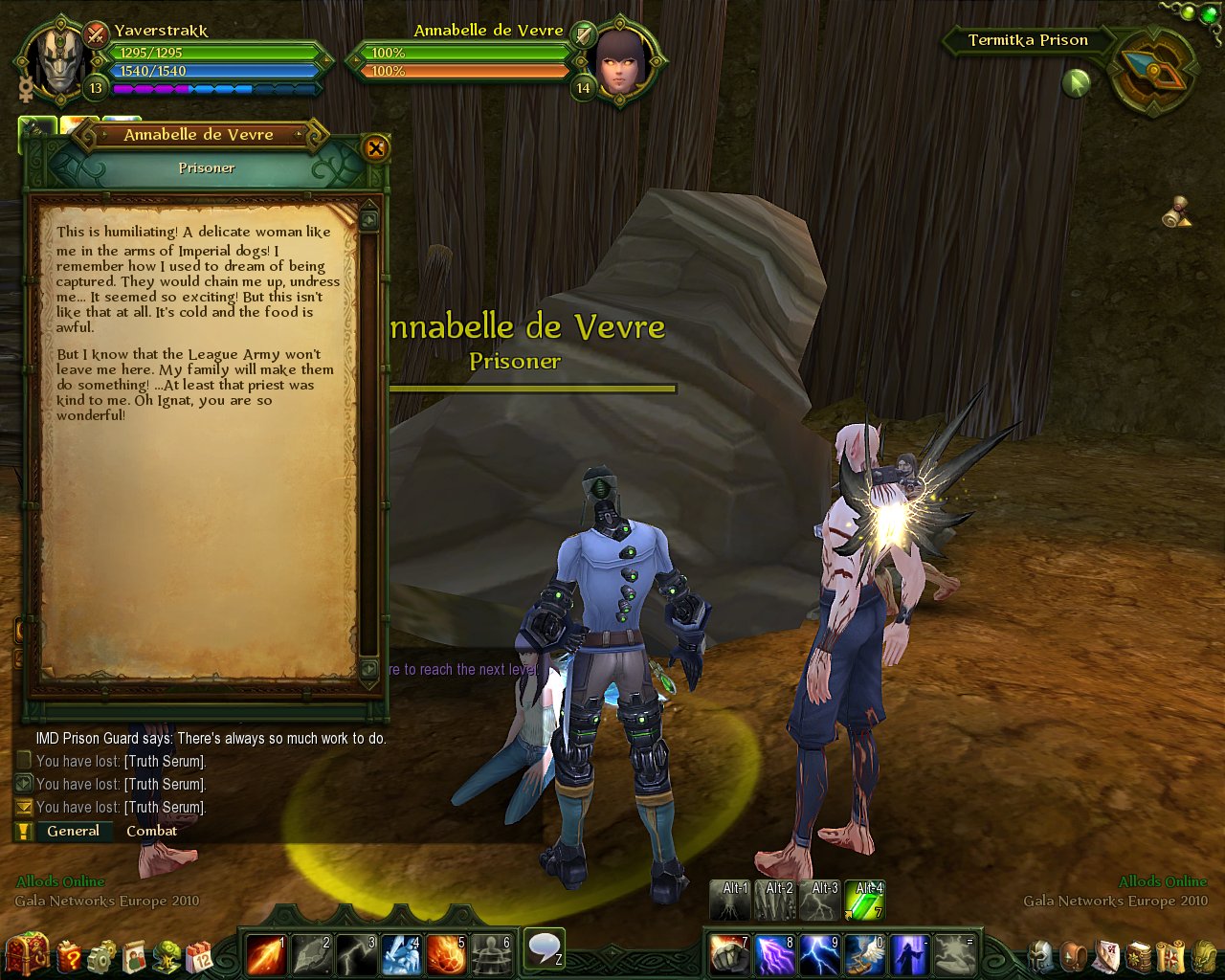Activate the fire arrow ability in slot 1
This screenshot has height=980, width=1225.
(x=265, y=953)
